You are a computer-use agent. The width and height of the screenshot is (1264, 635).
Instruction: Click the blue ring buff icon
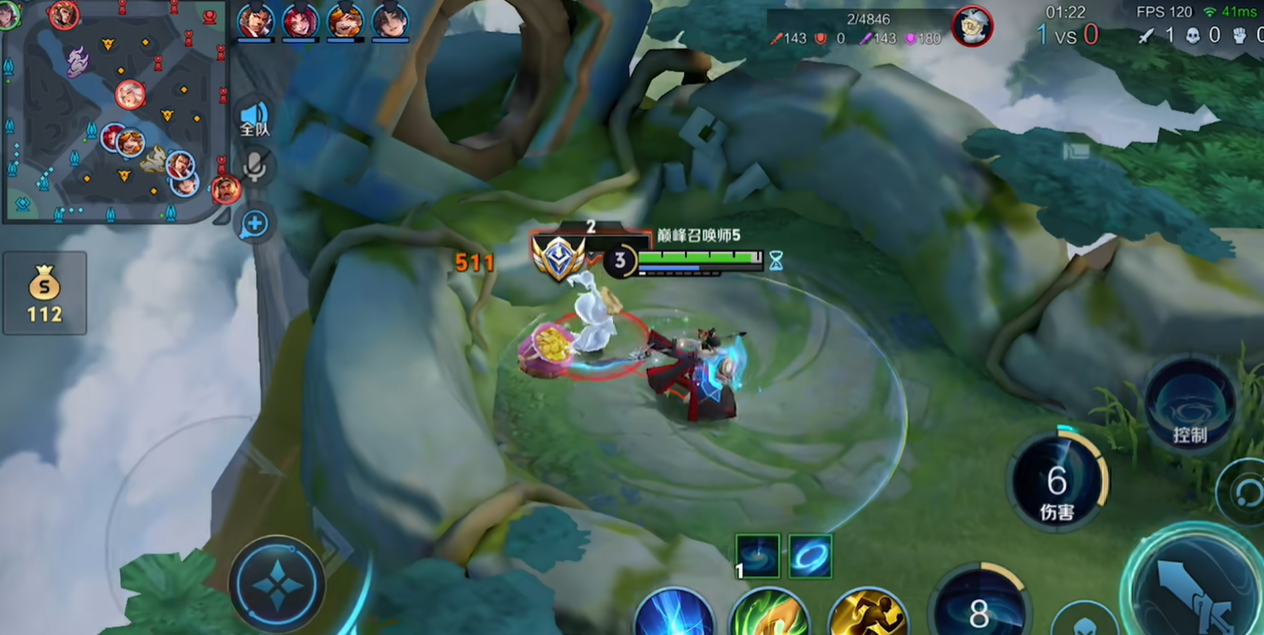(810, 556)
